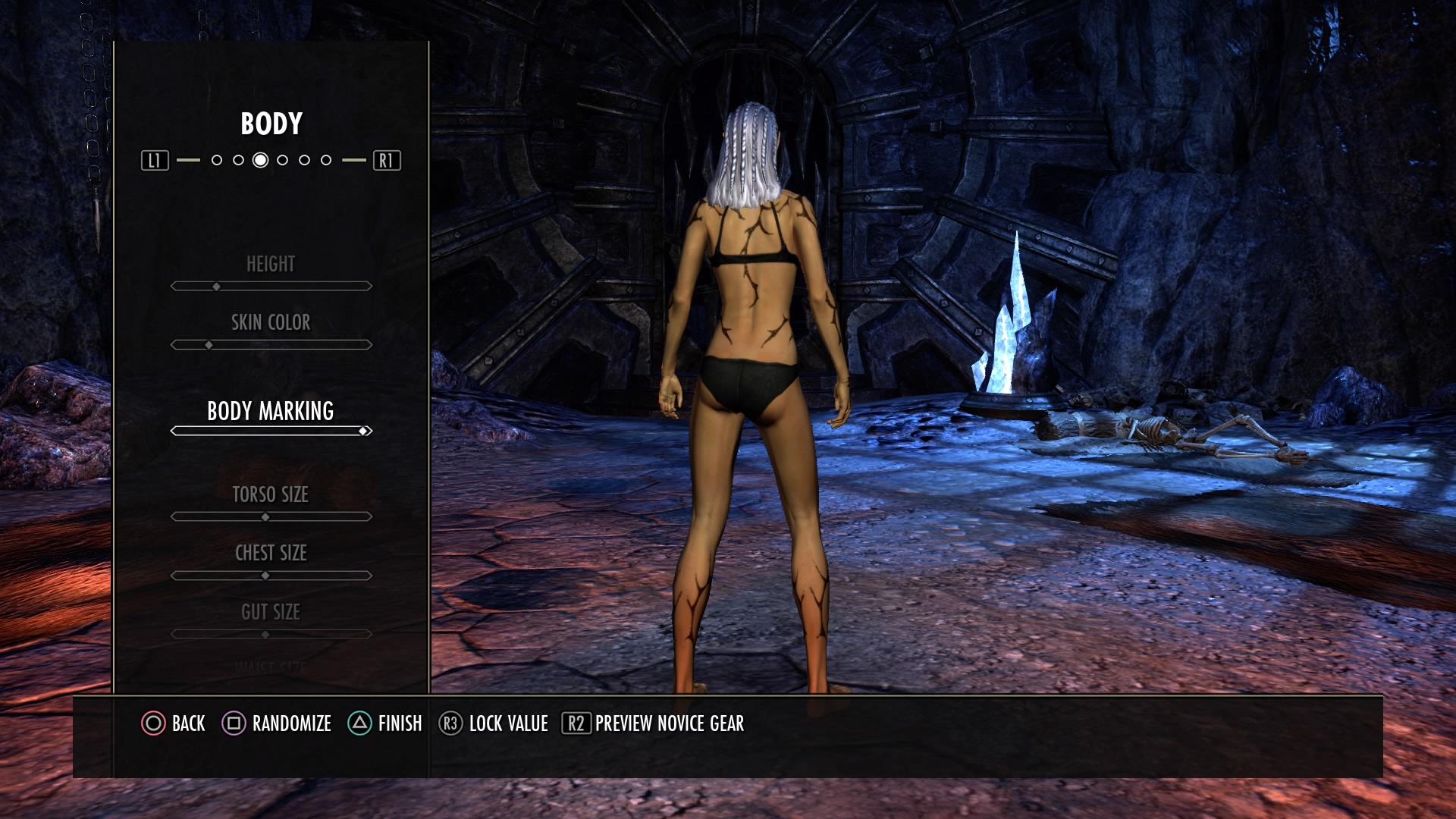The height and width of the screenshot is (819, 1456).
Task: Click the highlighted Body page indicator dot
Action: point(260,160)
